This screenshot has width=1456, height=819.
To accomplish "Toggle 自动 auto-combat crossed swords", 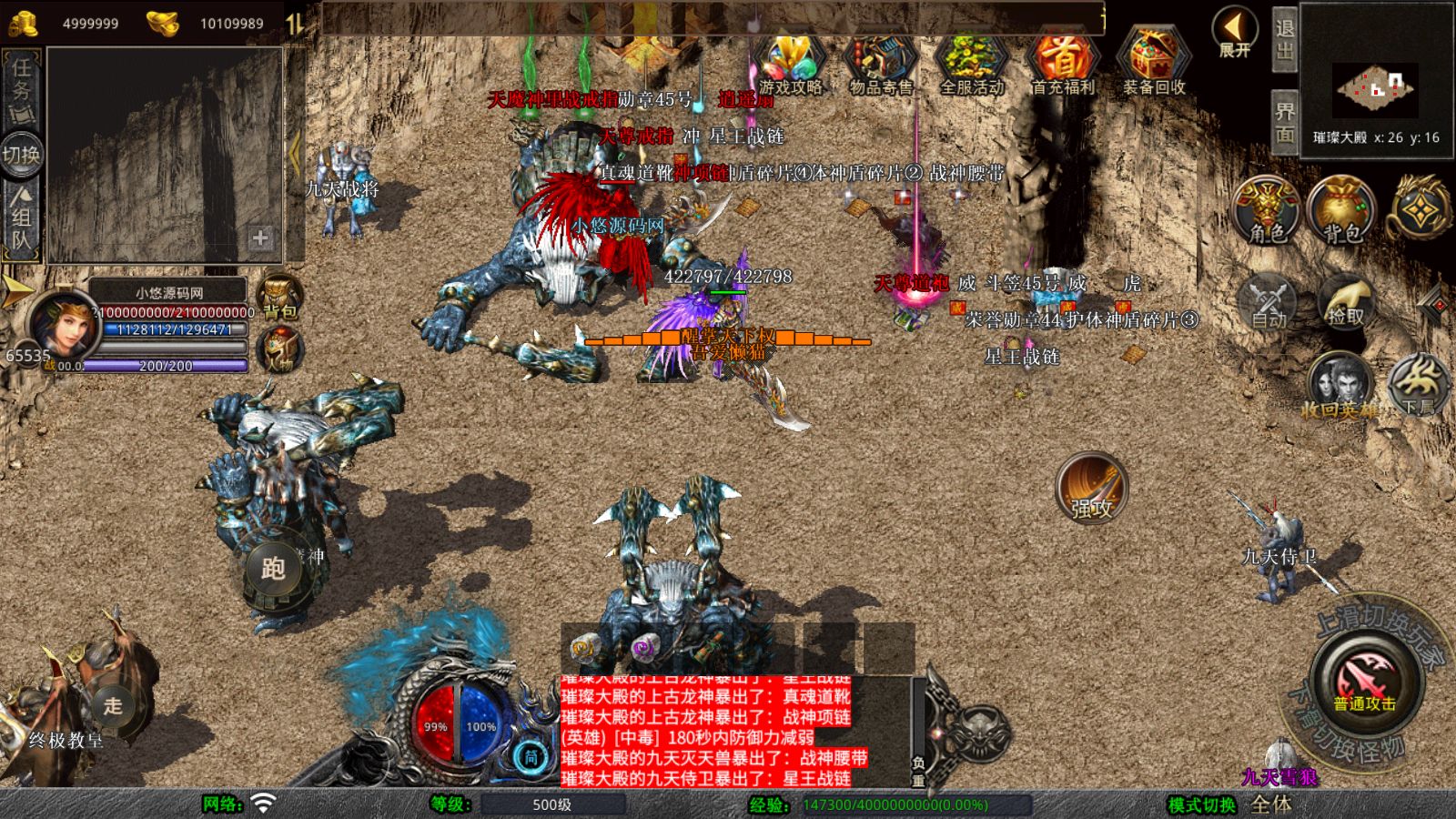I will pos(1269,302).
